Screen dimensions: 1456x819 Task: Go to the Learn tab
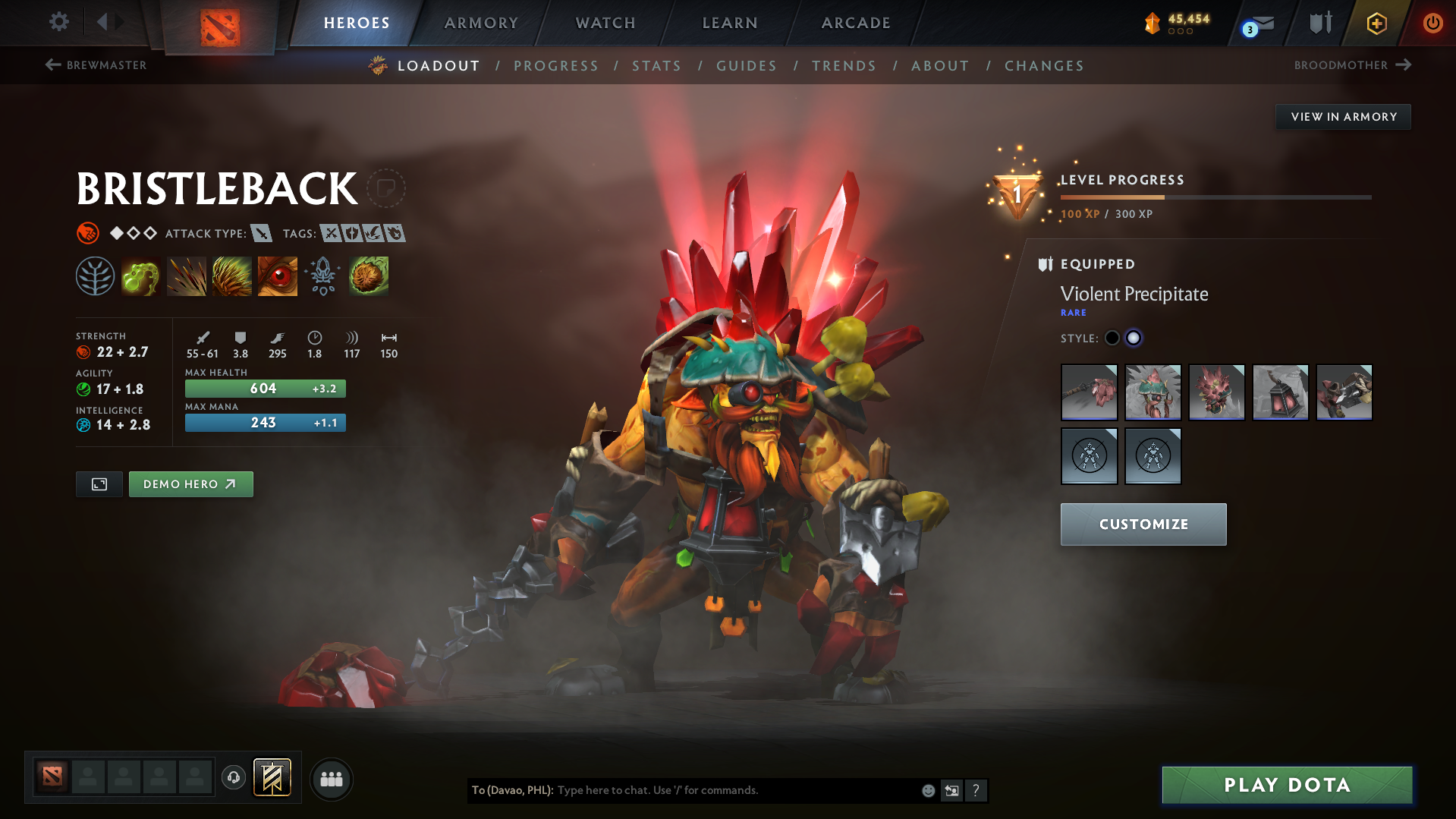coord(730,23)
